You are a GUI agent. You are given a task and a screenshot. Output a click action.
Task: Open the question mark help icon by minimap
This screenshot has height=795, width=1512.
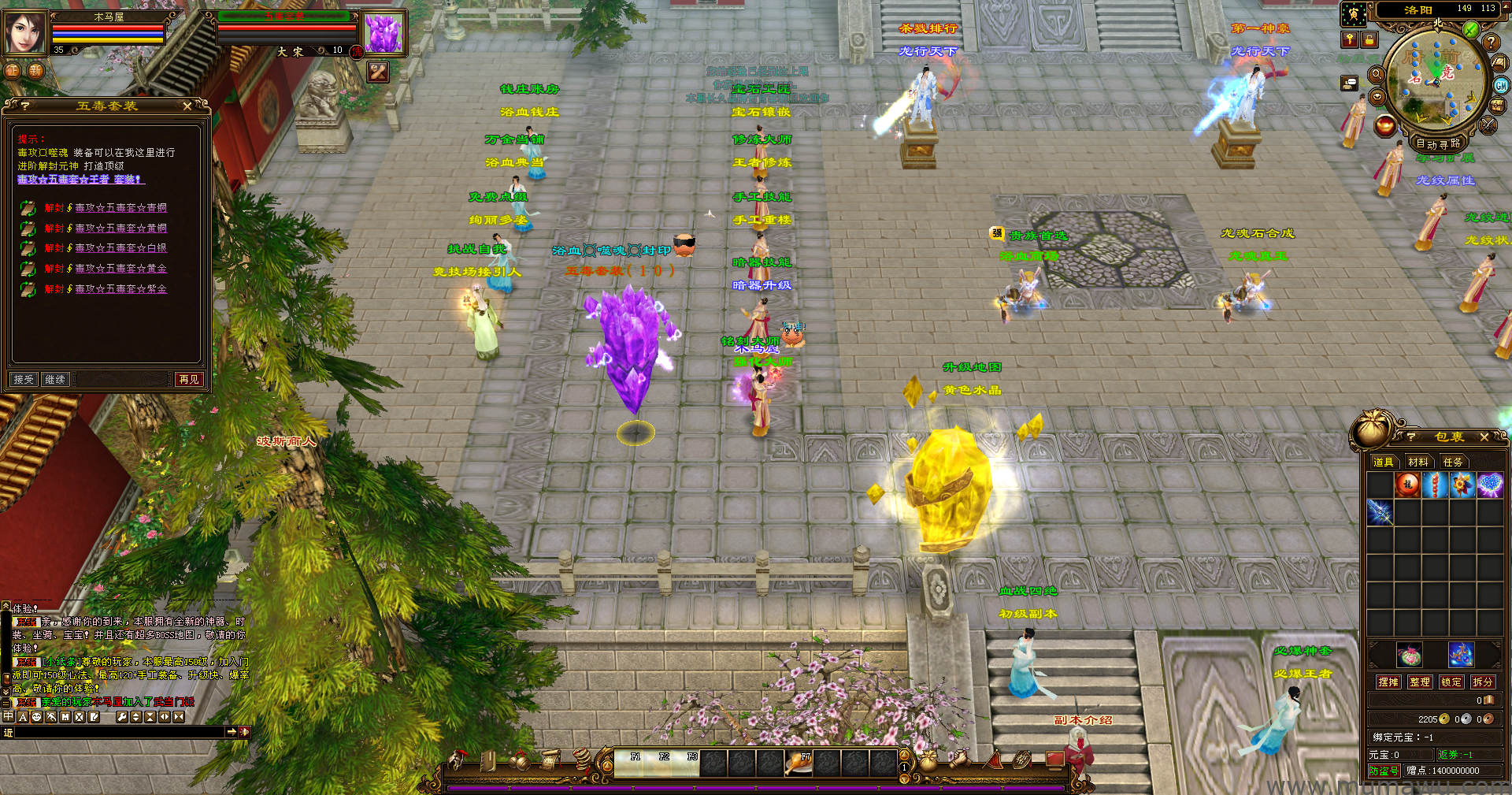(x=1490, y=43)
